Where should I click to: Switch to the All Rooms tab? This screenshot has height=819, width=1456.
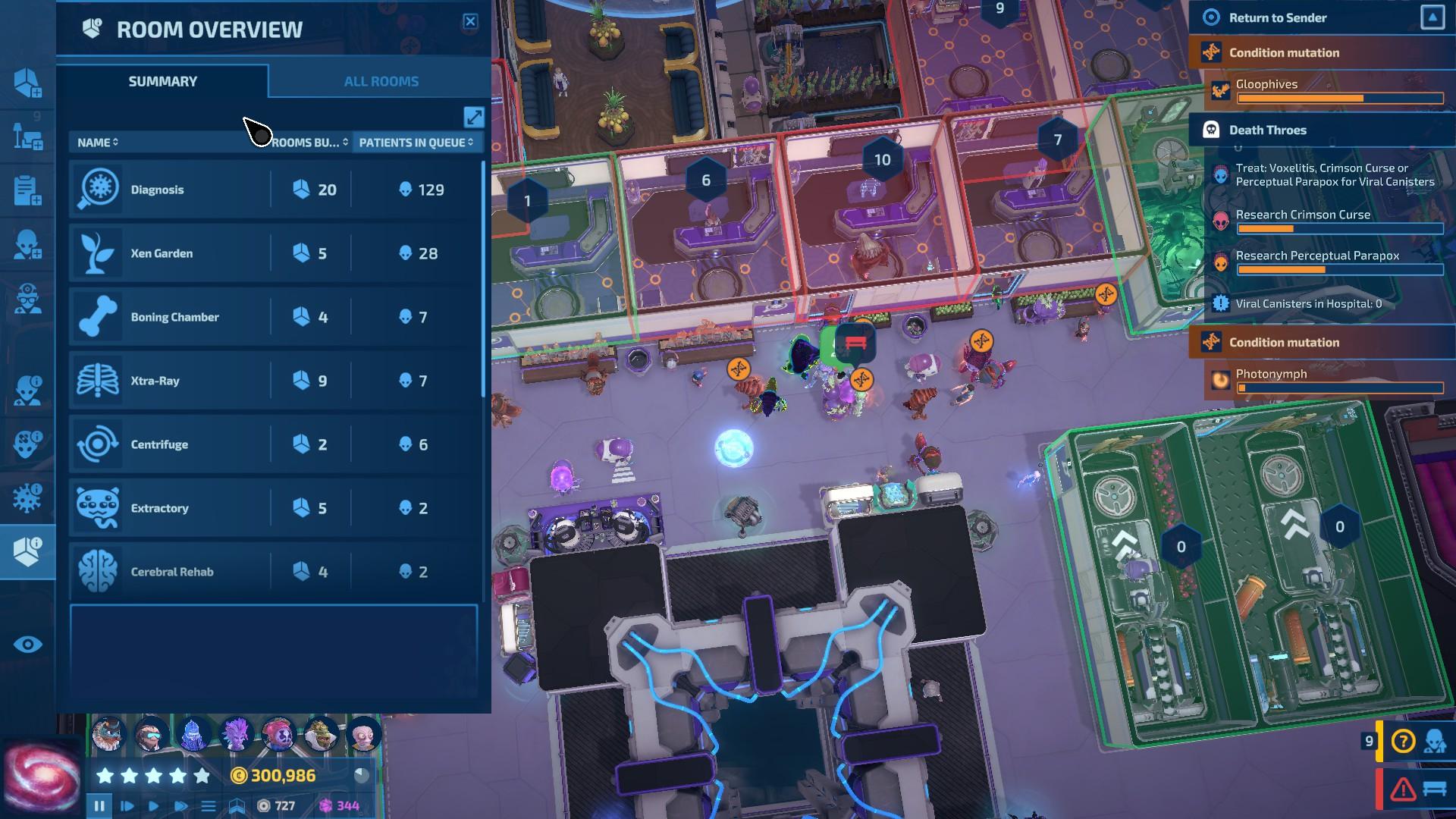[381, 81]
